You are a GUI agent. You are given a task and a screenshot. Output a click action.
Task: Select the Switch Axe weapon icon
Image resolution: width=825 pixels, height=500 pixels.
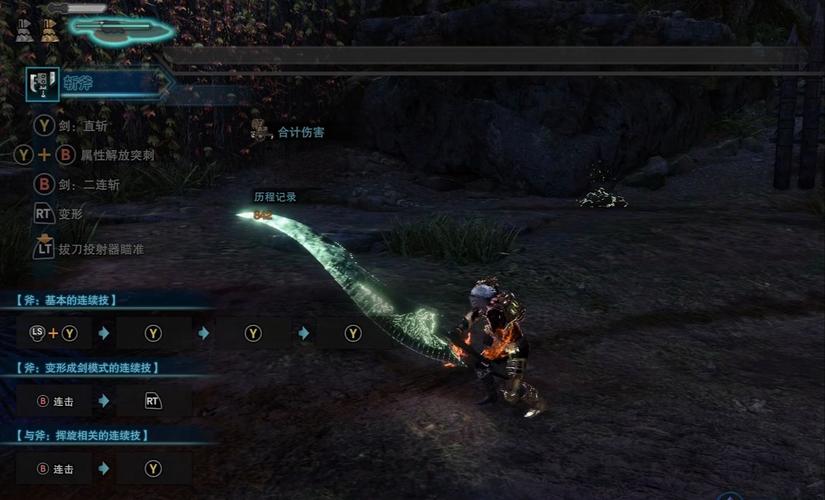[44, 84]
